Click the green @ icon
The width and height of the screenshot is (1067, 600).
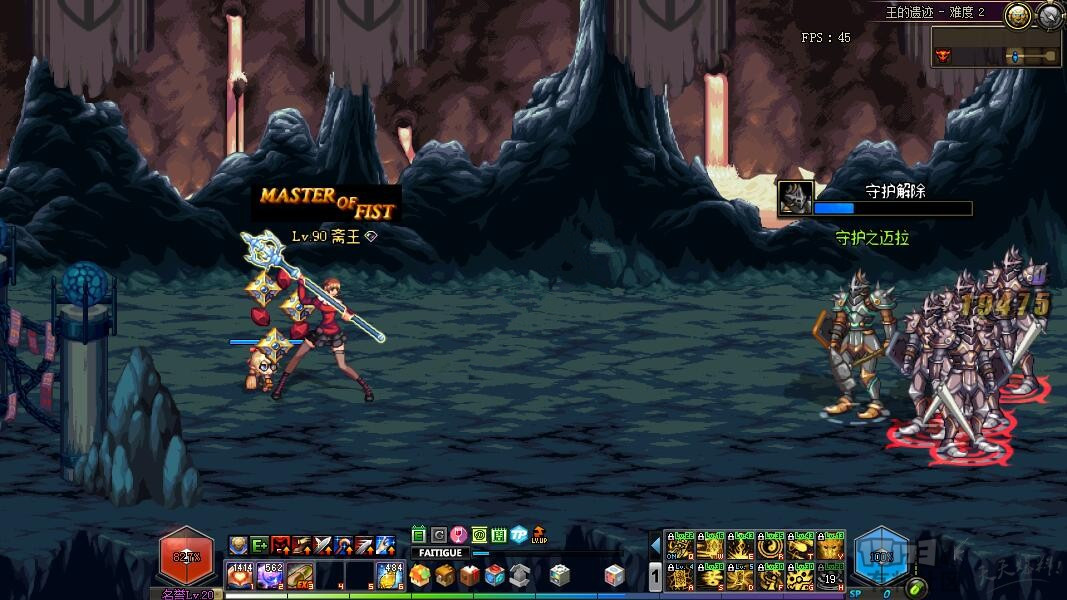click(479, 535)
